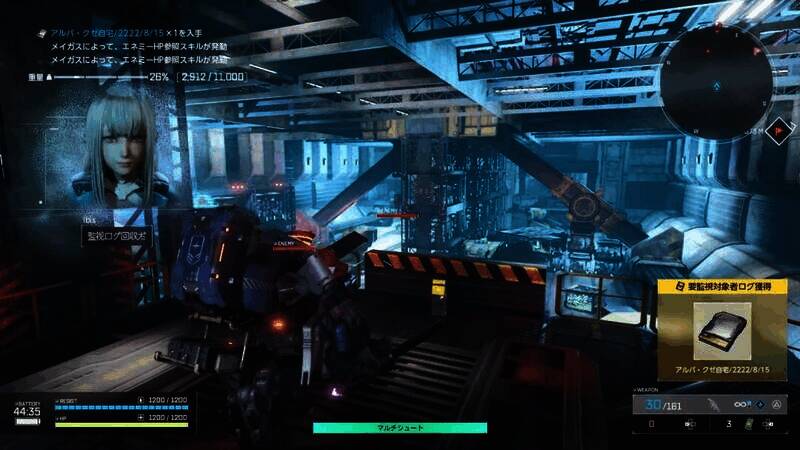
Task: Open the circular radar minimap
Action: click(718, 82)
